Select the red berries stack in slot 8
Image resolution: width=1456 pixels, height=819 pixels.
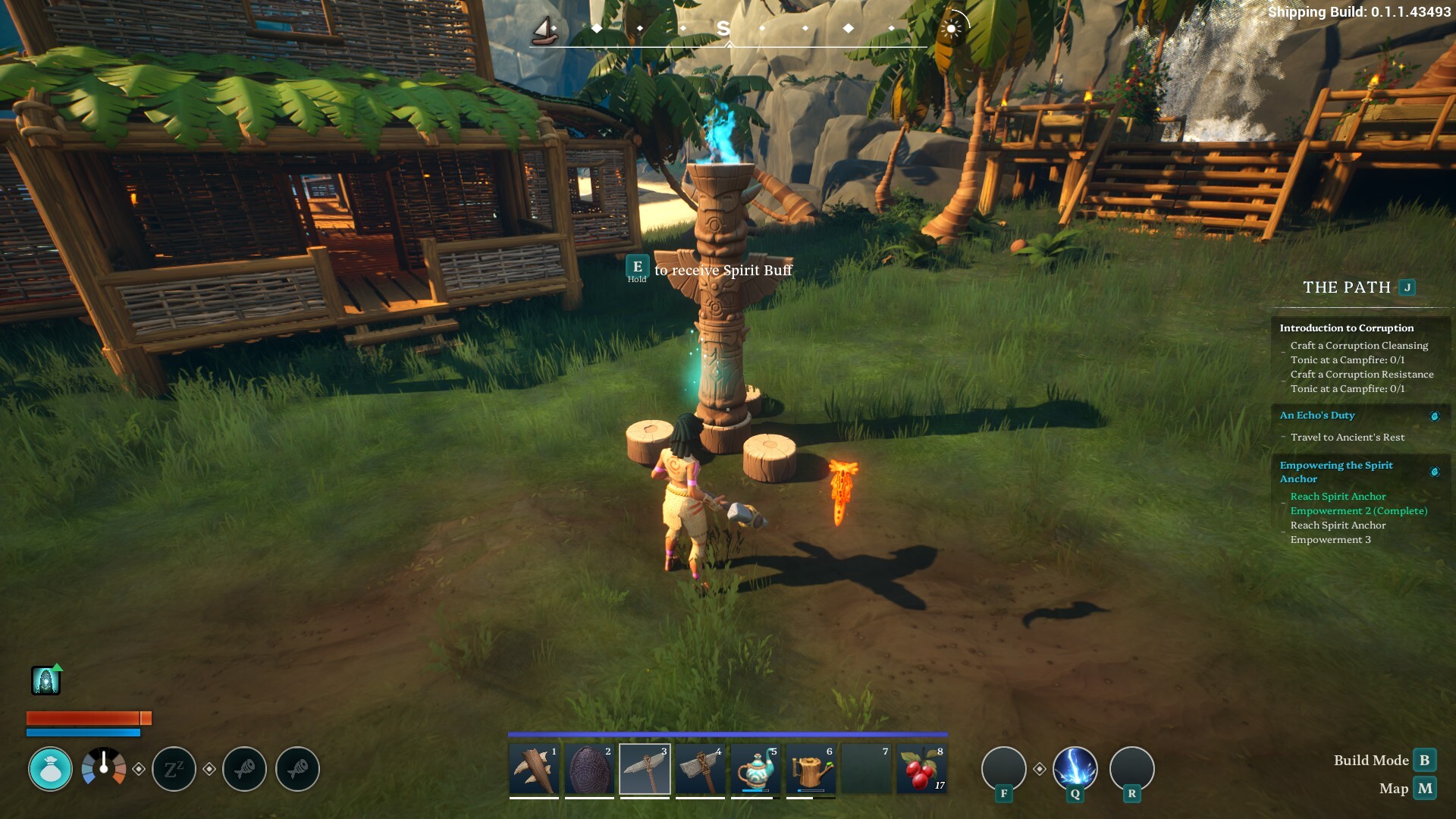[921, 770]
